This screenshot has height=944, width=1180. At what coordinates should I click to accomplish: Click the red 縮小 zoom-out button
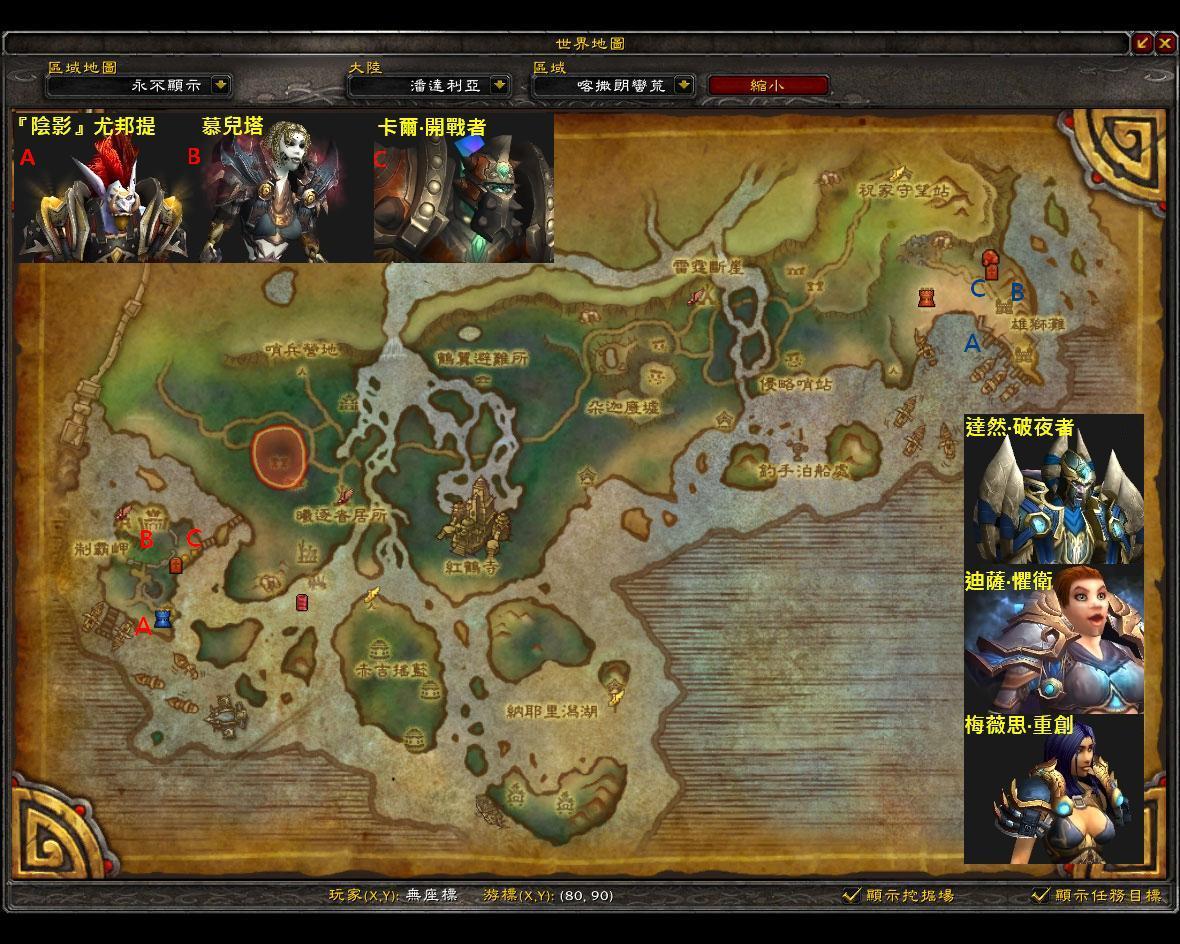(x=768, y=86)
